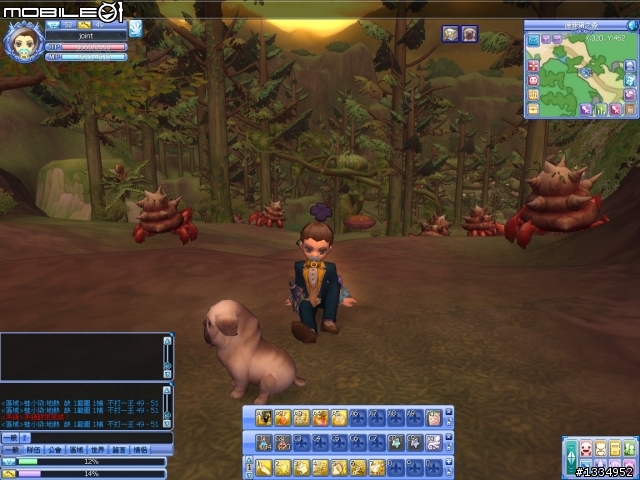640x480 pixels.
Task: Switch to the 隊伍 chat tab
Action: click(x=33, y=450)
